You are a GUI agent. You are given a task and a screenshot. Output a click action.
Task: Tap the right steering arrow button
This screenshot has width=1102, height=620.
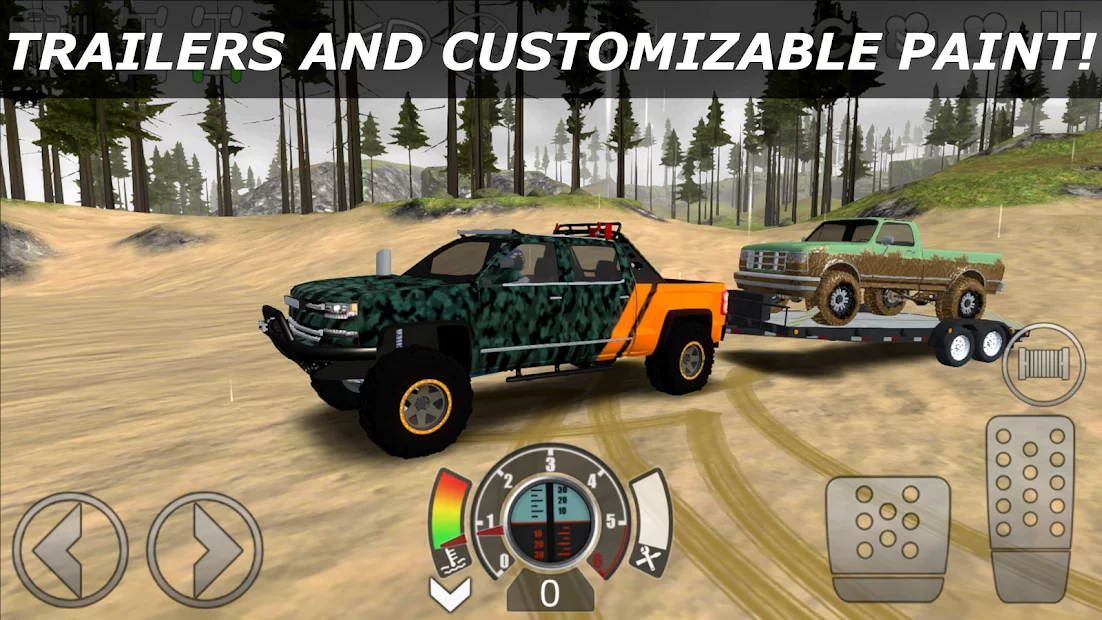205,549
